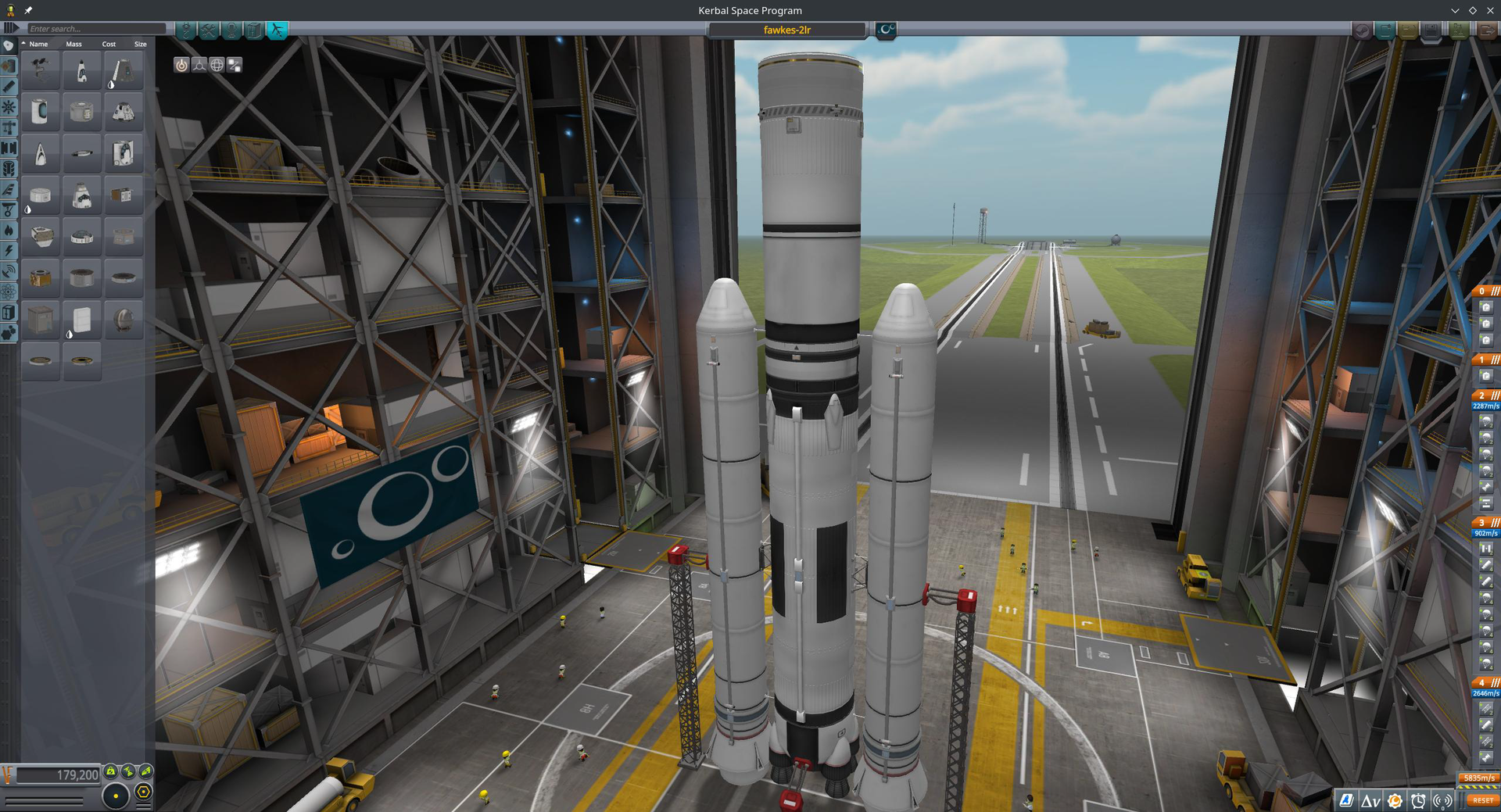Image resolution: width=1501 pixels, height=812 pixels.
Task: Sort the parts list by Cost
Action: (109, 44)
